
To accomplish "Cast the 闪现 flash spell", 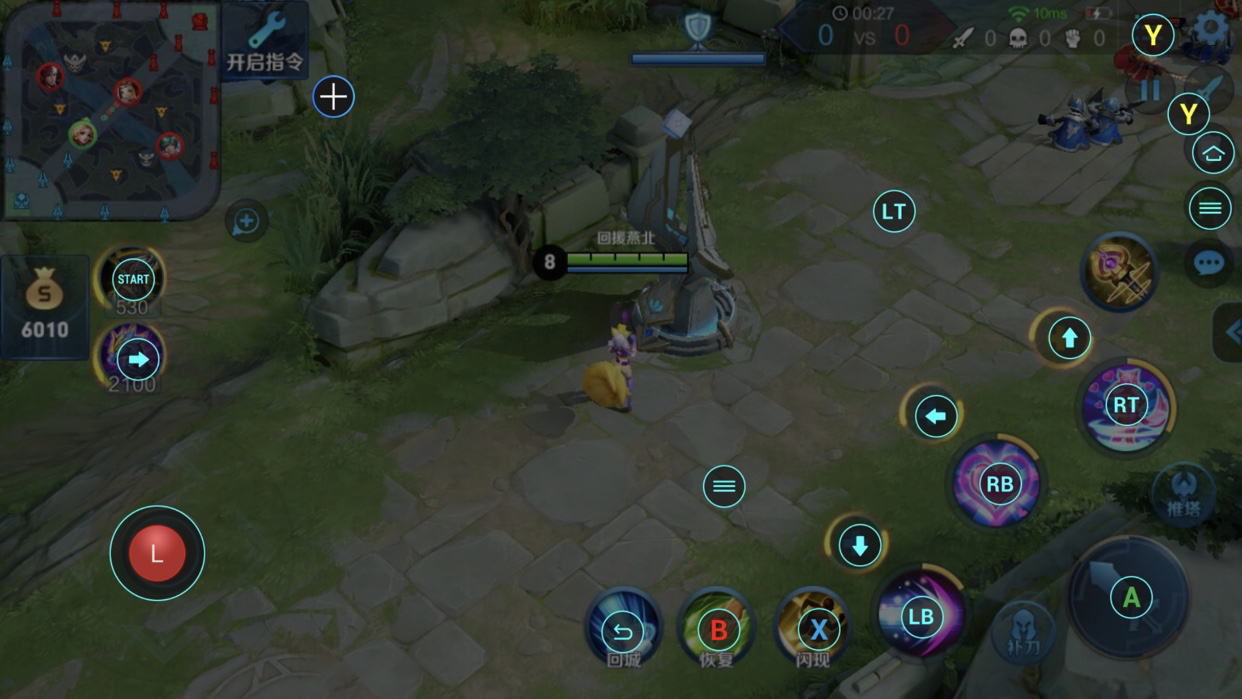I will coord(814,628).
